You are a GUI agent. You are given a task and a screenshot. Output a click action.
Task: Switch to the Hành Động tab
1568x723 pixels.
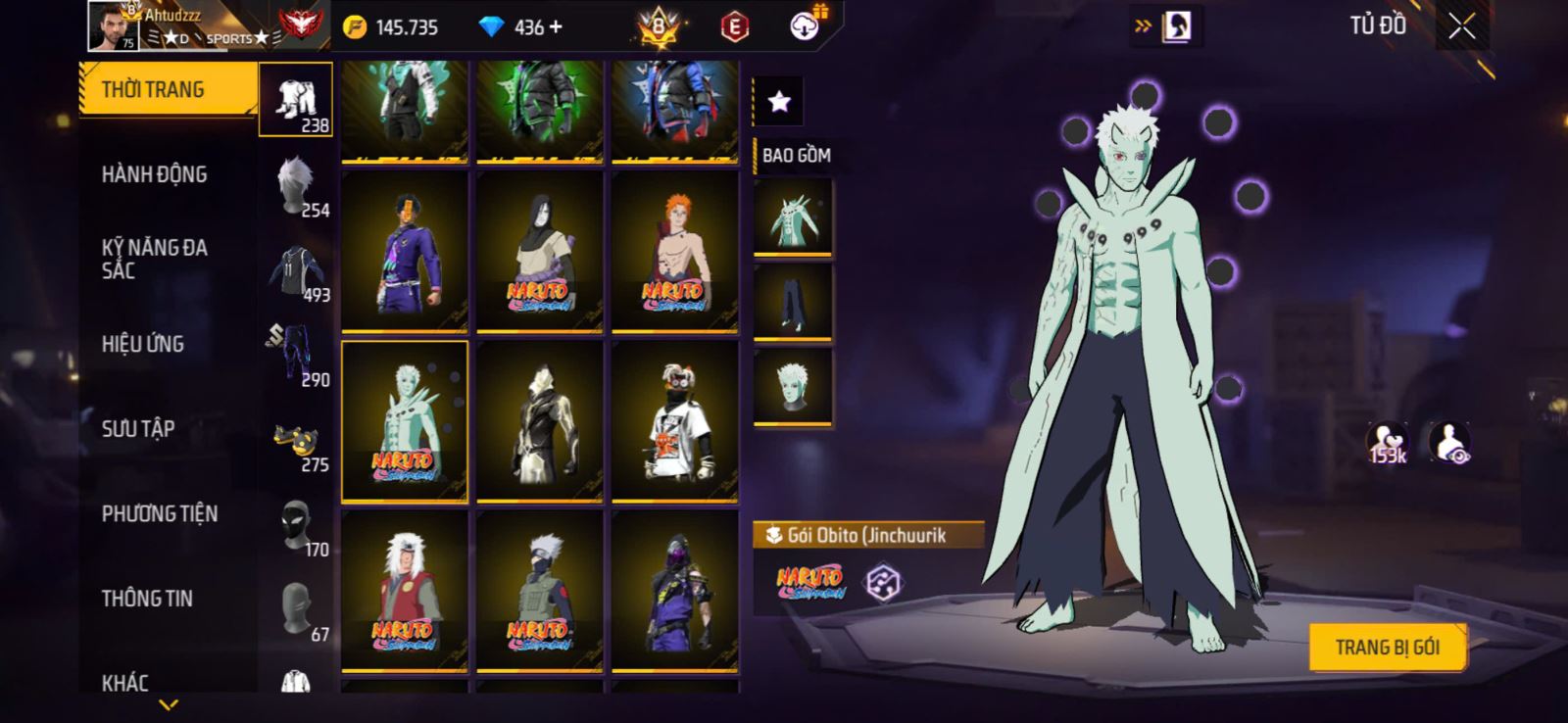155,174
